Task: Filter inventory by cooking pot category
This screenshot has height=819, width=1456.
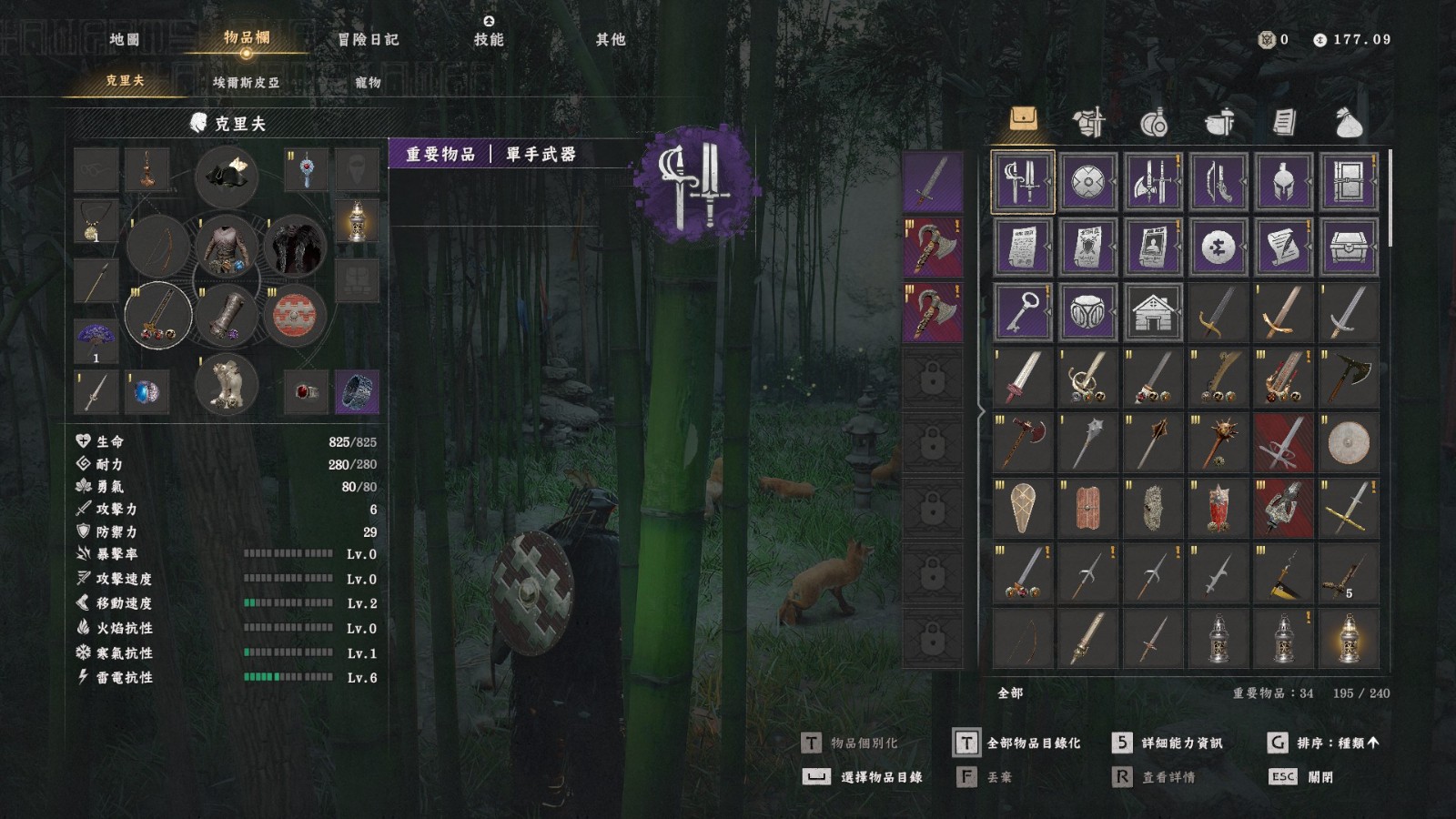Action: [1219, 121]
